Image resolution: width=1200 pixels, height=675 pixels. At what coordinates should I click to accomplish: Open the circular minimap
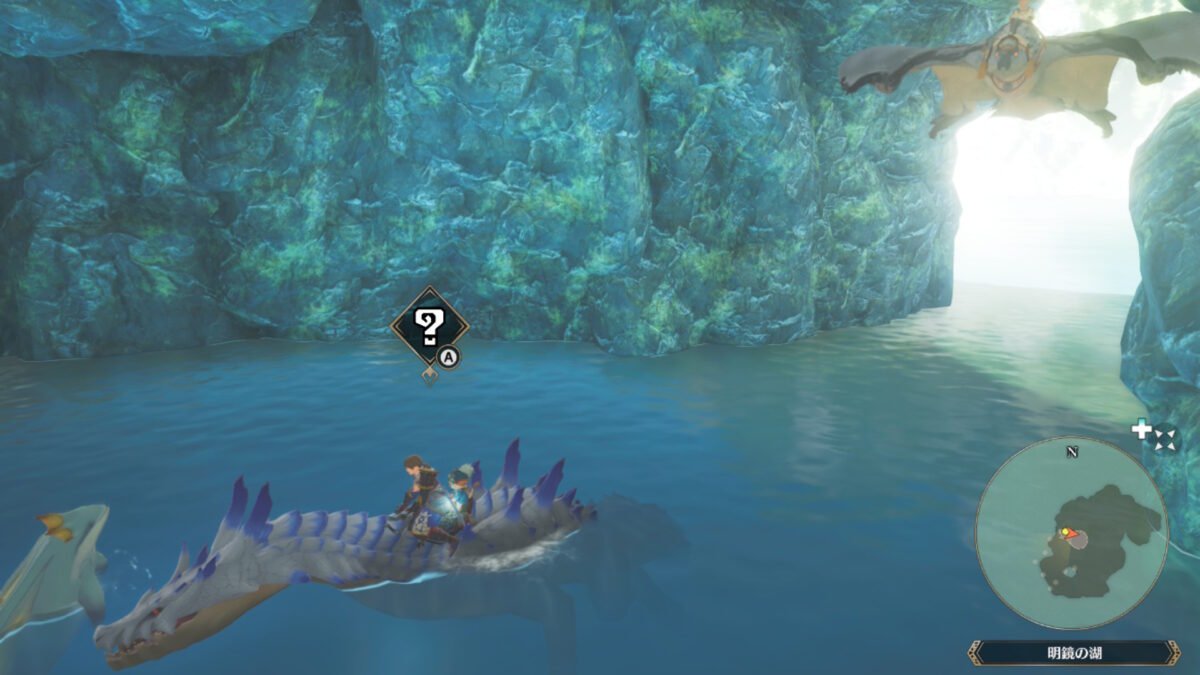pos(1072,533)
